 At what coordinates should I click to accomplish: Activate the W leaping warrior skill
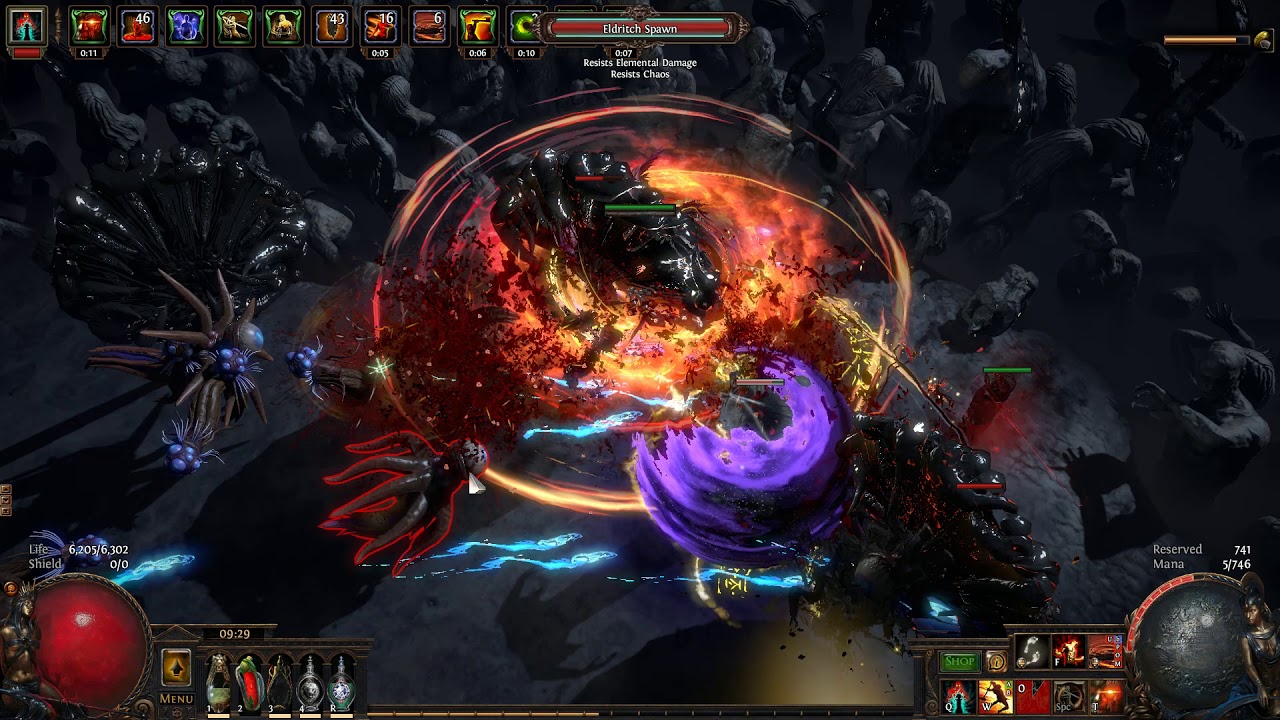click(x=995, y=696)
